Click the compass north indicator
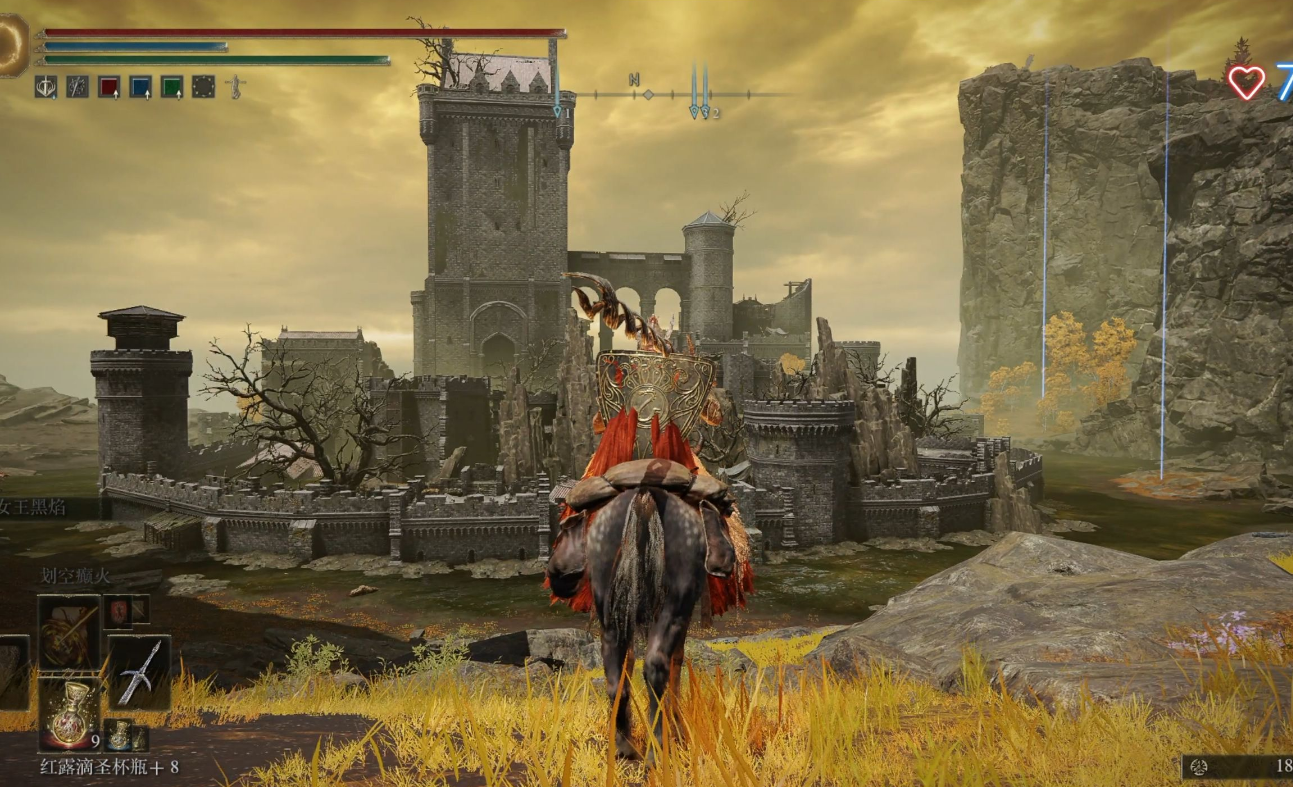Viewport: 1293px width, 787px height. [x=634, y=80]
